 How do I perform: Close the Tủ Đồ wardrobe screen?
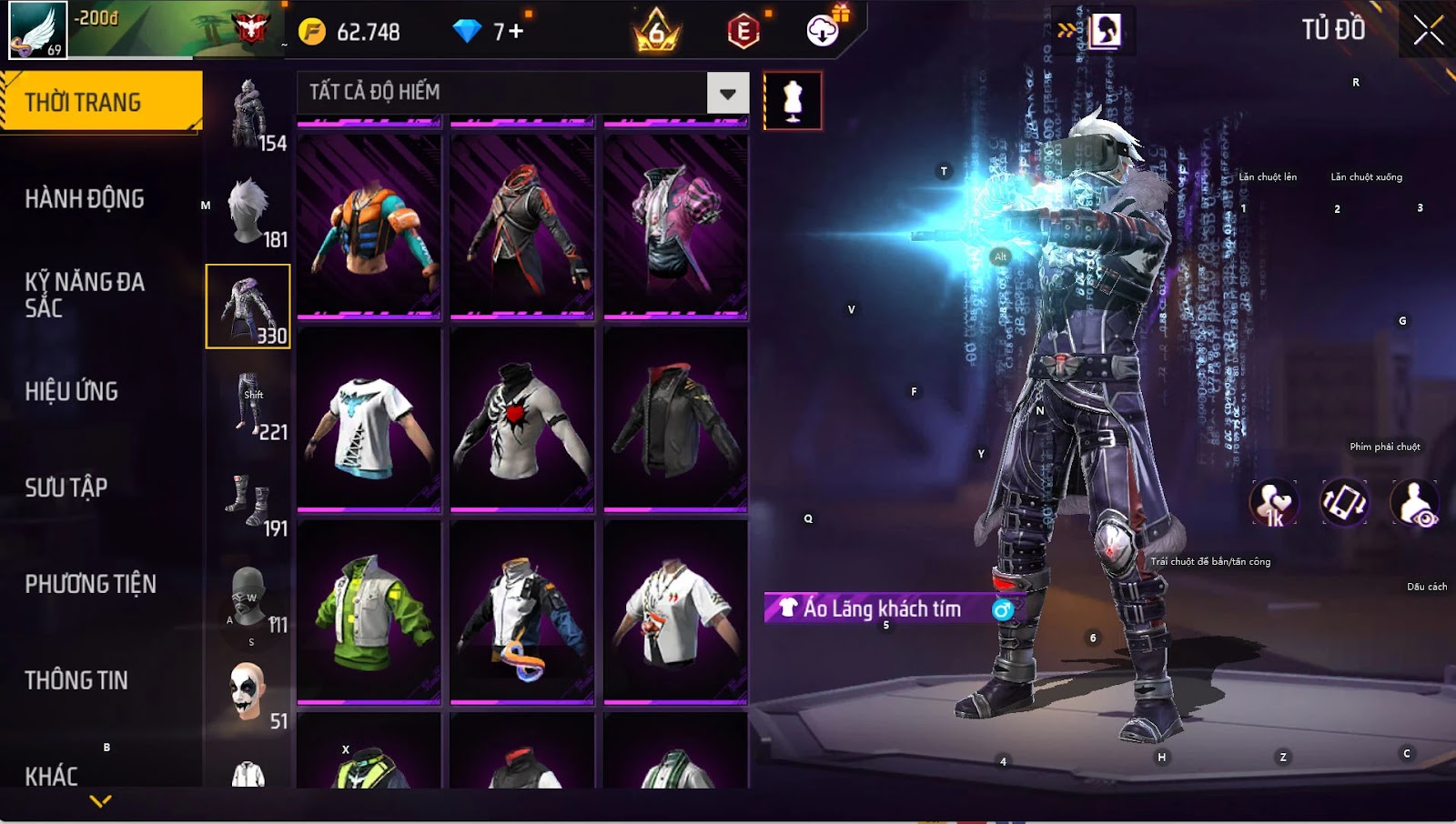1428,31
